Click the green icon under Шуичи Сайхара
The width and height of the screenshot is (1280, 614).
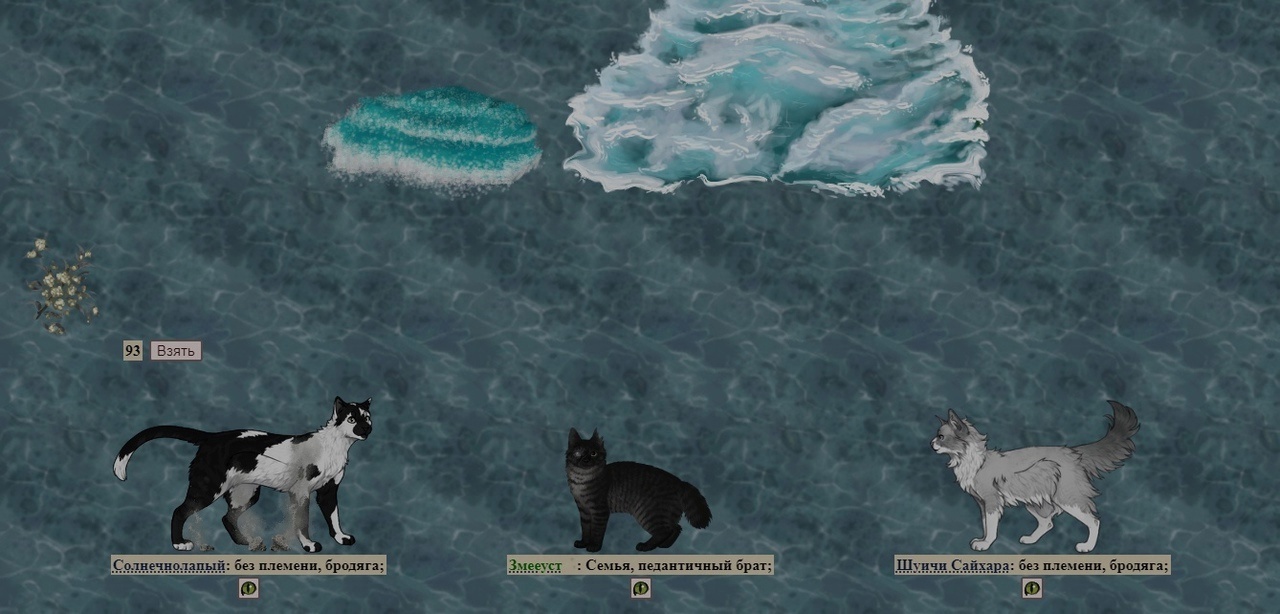point(1032,588)
